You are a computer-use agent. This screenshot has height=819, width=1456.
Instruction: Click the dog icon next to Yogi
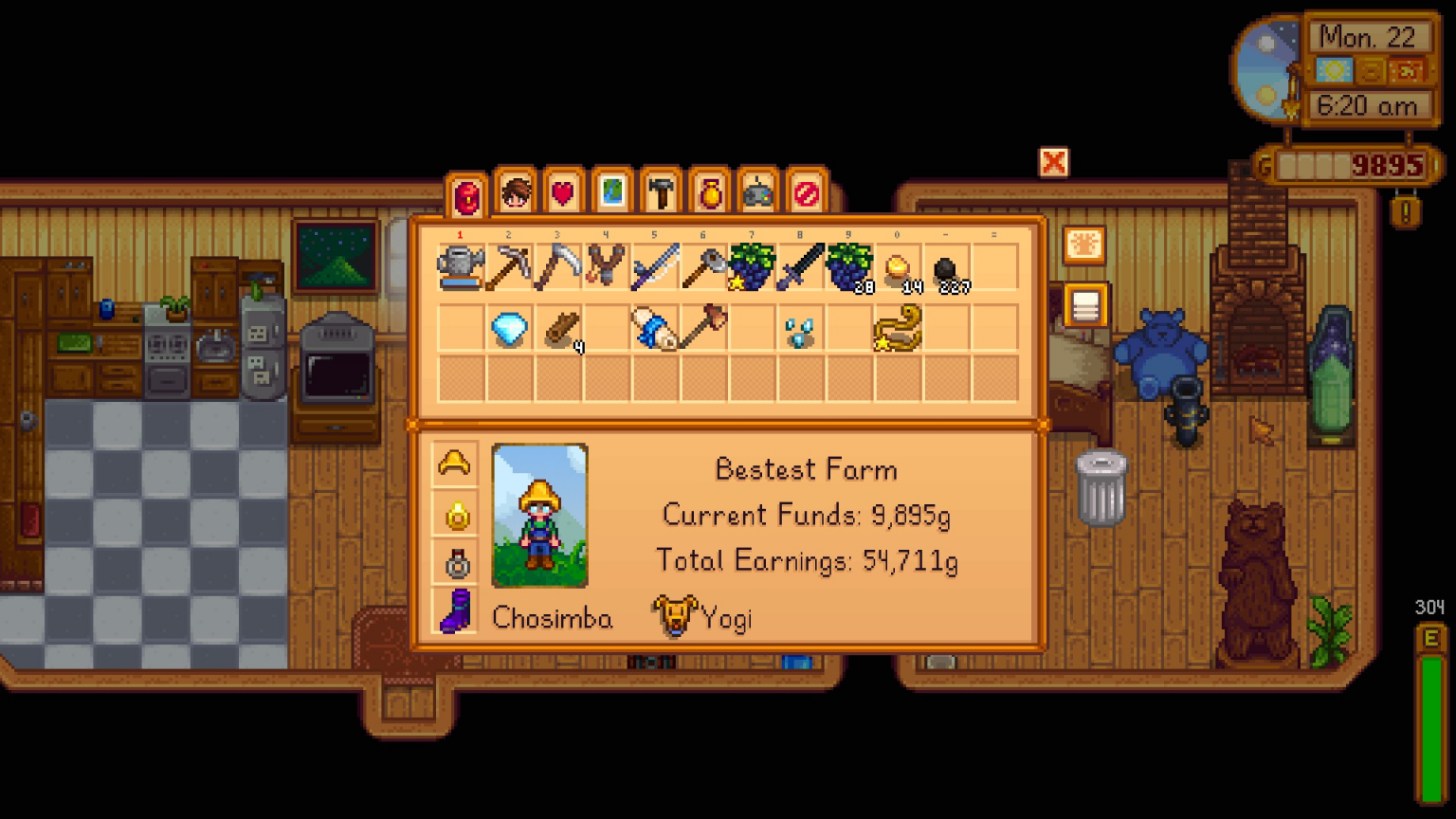pyautogui.click(x=674, y=616)
